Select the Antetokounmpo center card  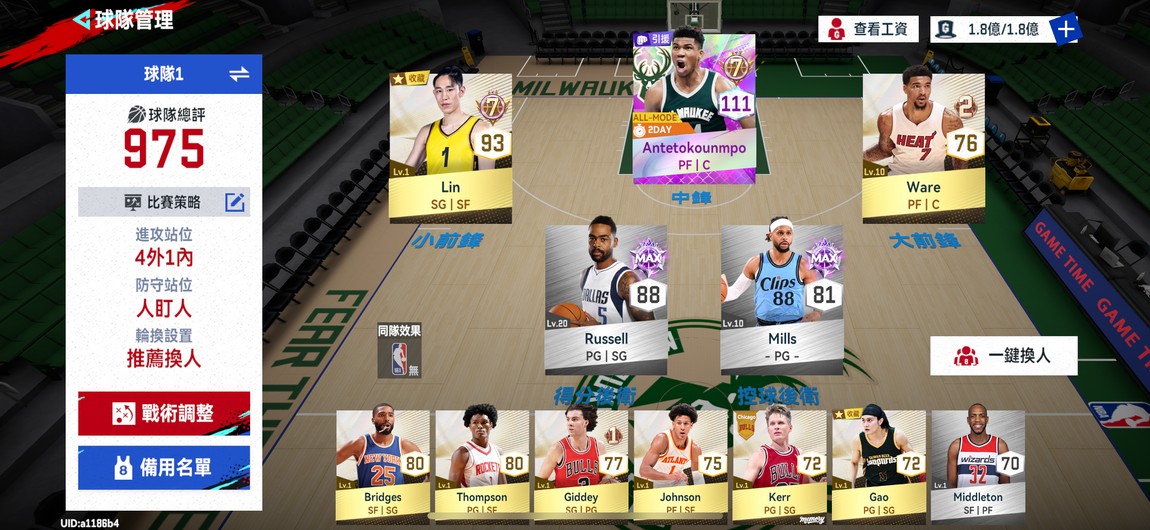pos(694,108)
